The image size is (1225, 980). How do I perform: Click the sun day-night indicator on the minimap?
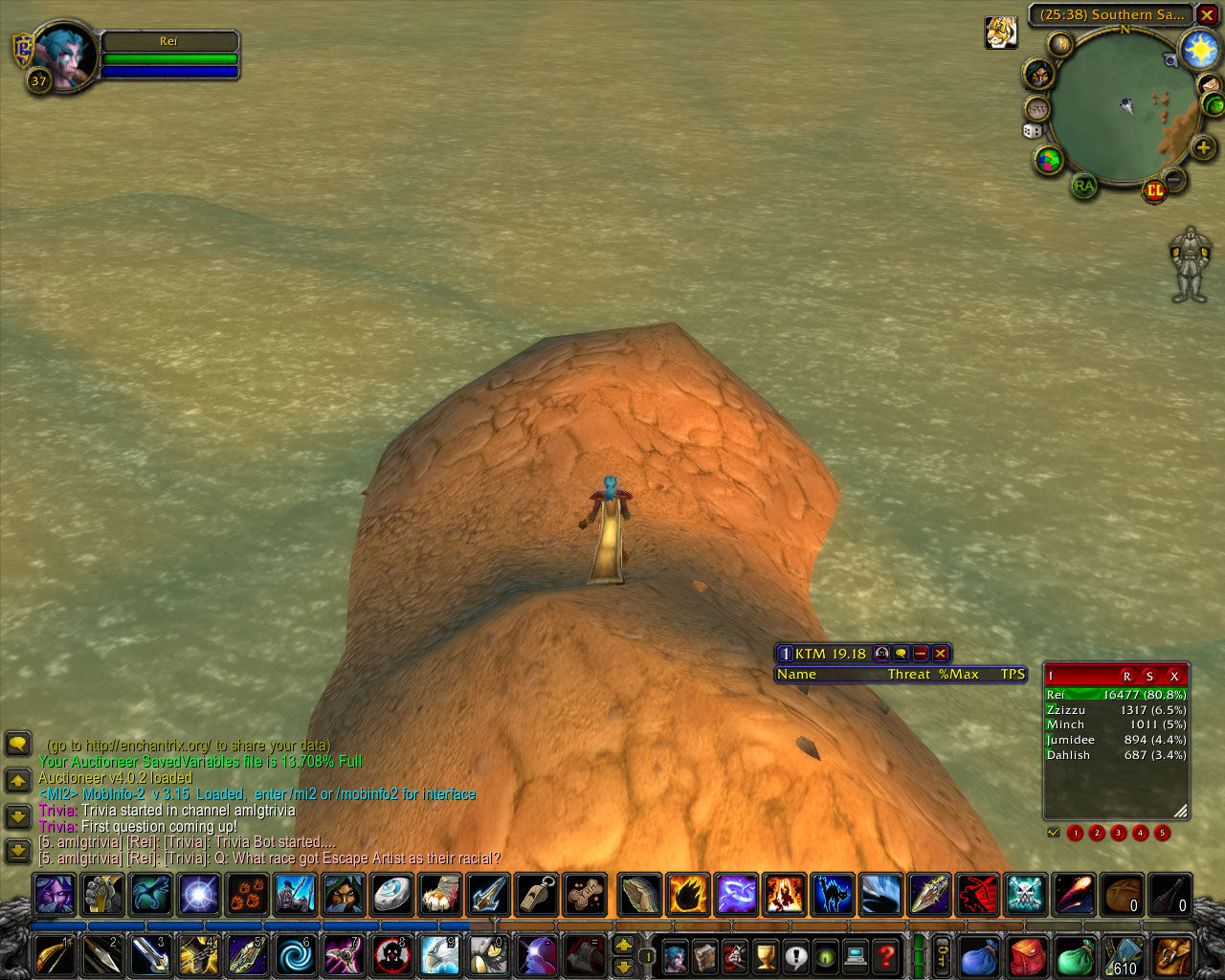(1199, 49)
